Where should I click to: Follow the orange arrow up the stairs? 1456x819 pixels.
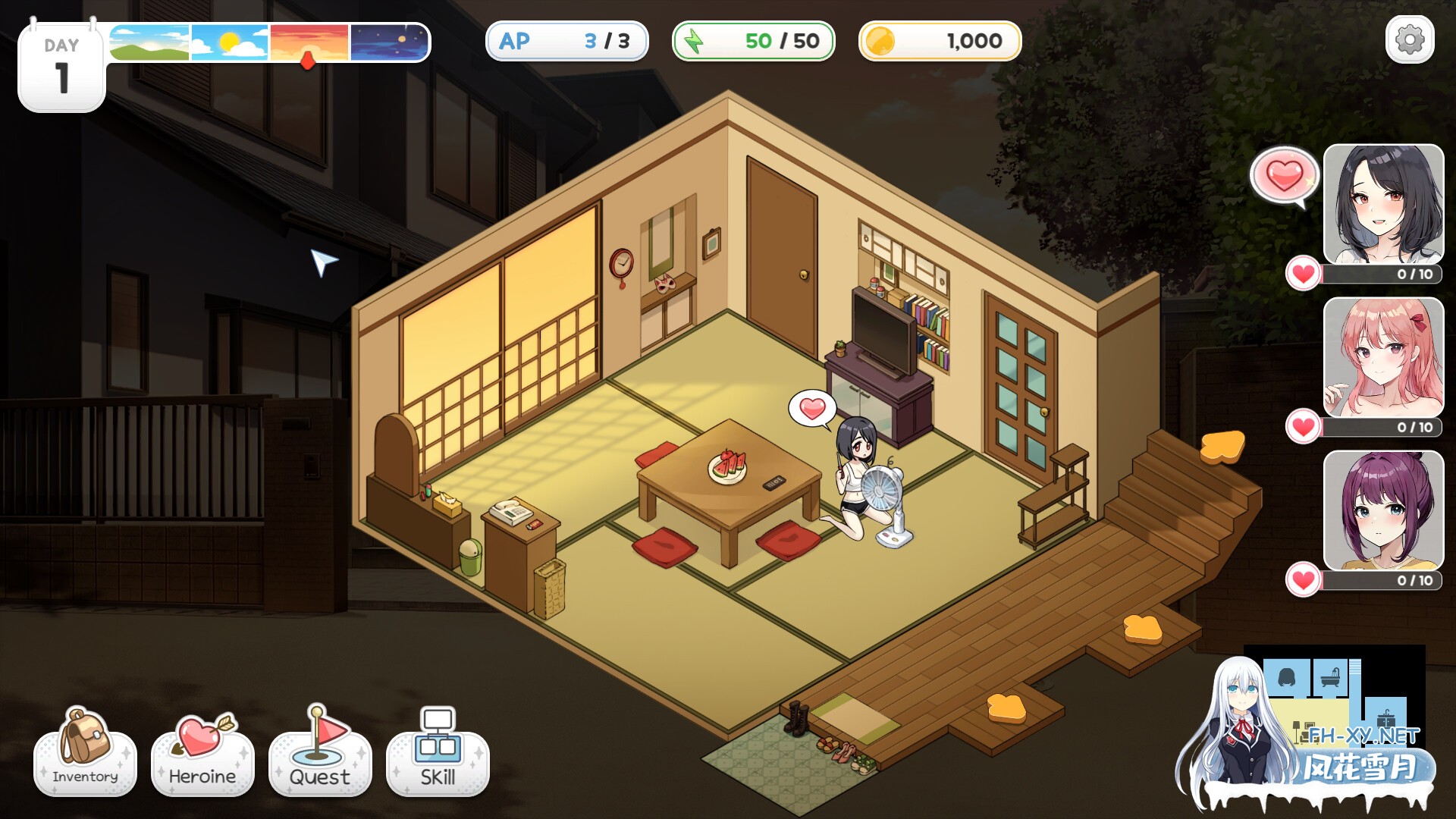tap(1222, 446)
